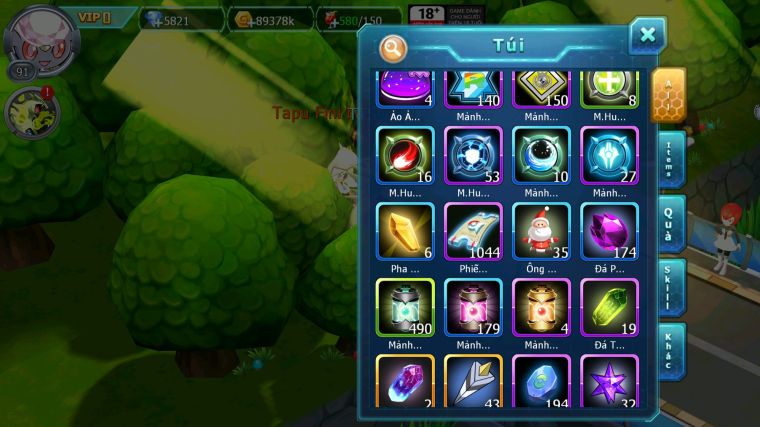Open the player avatar profile portrait
Screen dimensions: 760x427
[x=41, y=35]
